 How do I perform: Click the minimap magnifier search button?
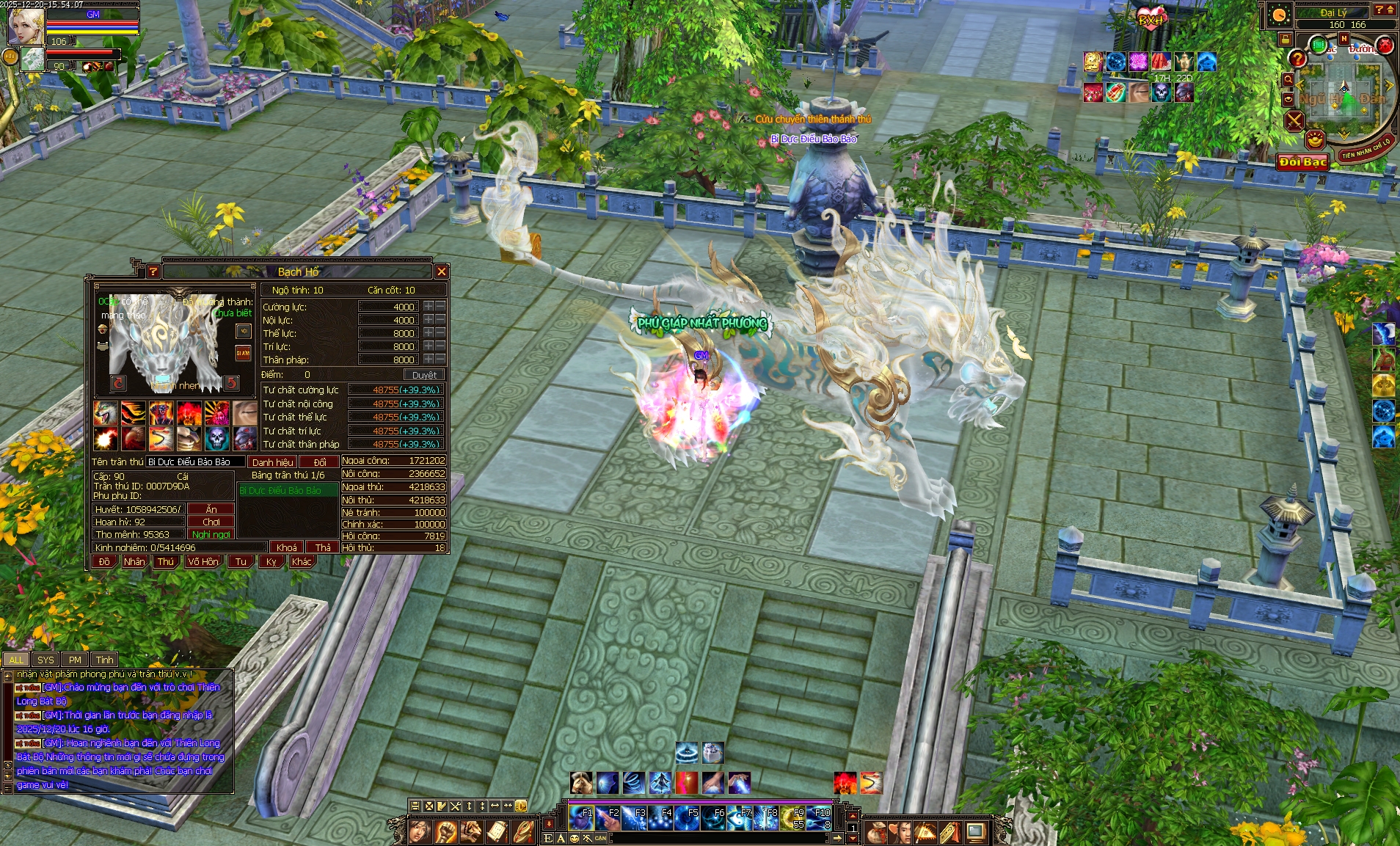click(1288, 79)
